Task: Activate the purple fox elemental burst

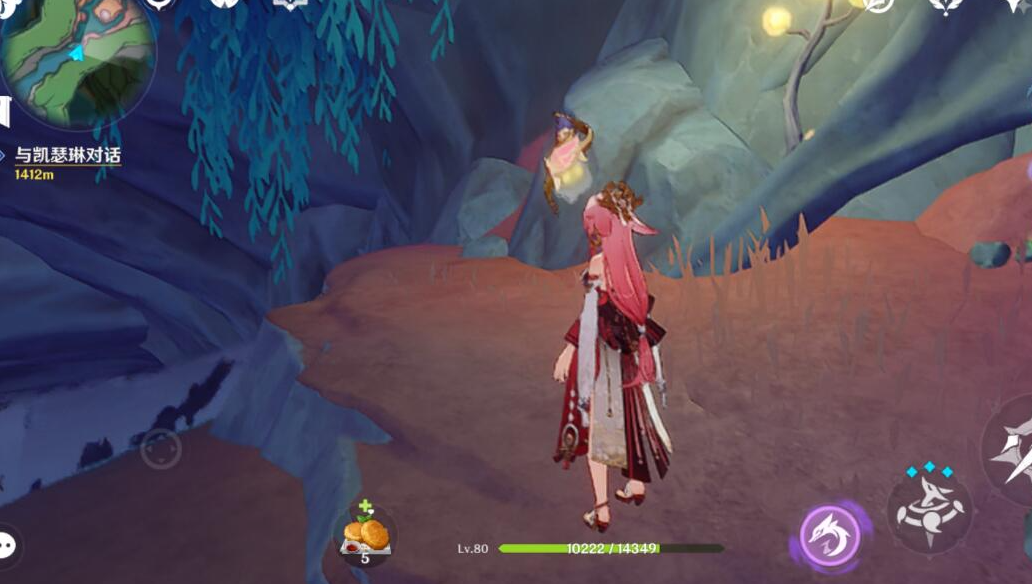Action: 830,535
